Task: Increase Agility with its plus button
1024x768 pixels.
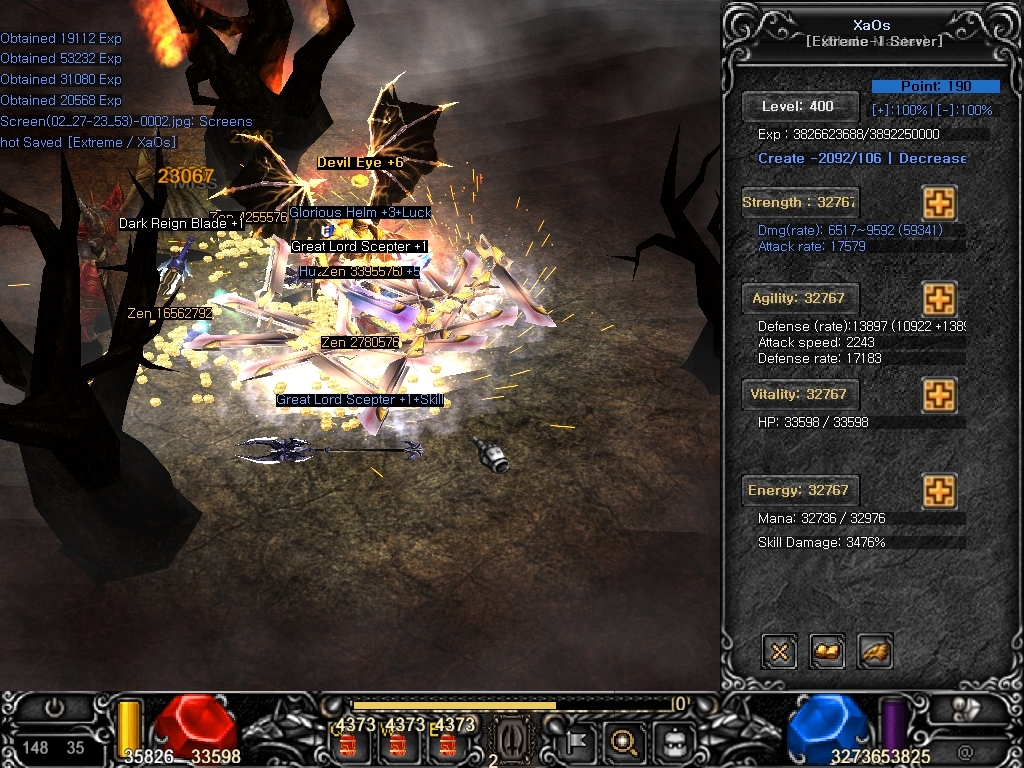Action: (938, 299)
